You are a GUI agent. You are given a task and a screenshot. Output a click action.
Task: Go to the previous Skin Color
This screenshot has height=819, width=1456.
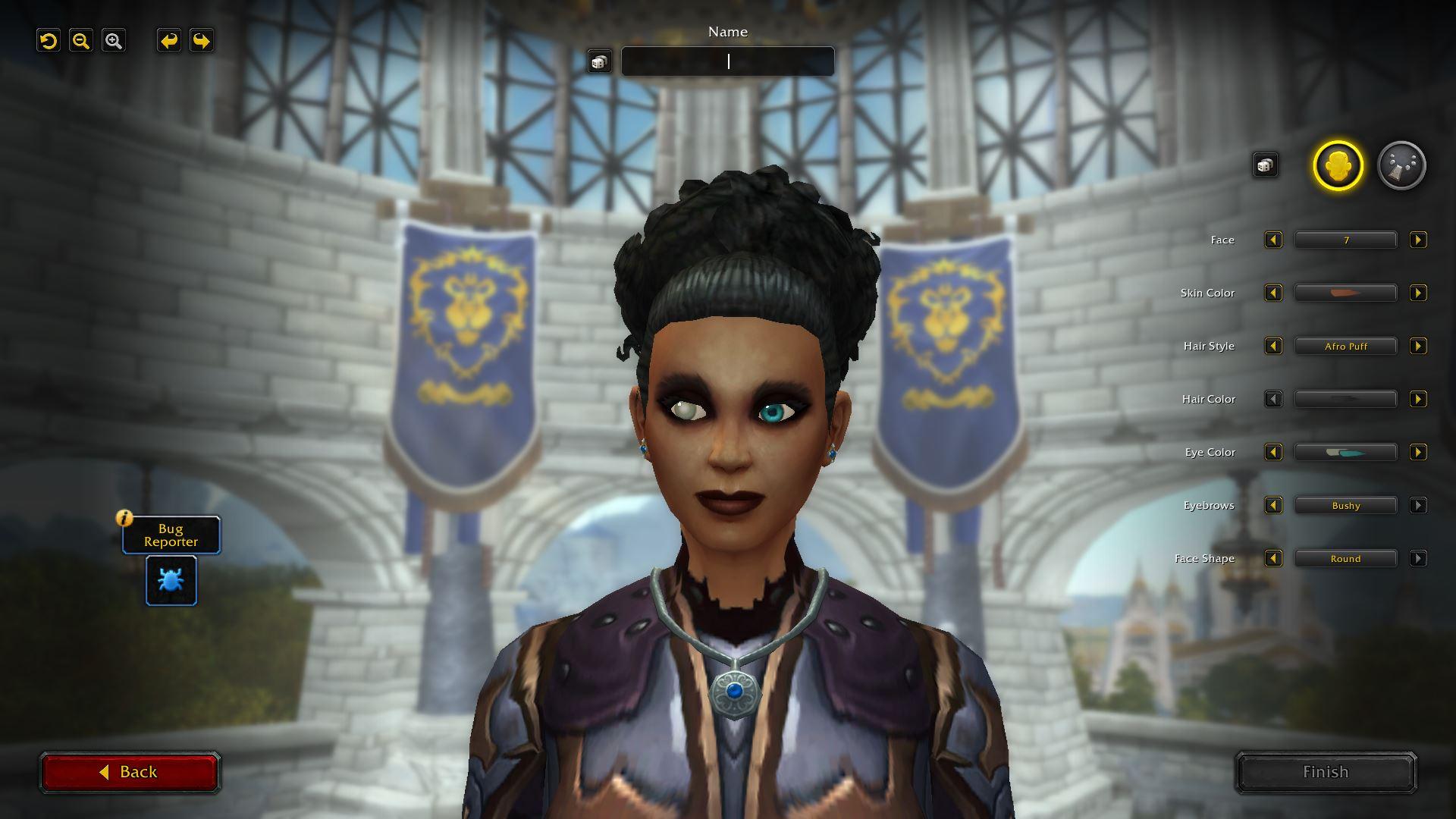(x=1273, y=293)
